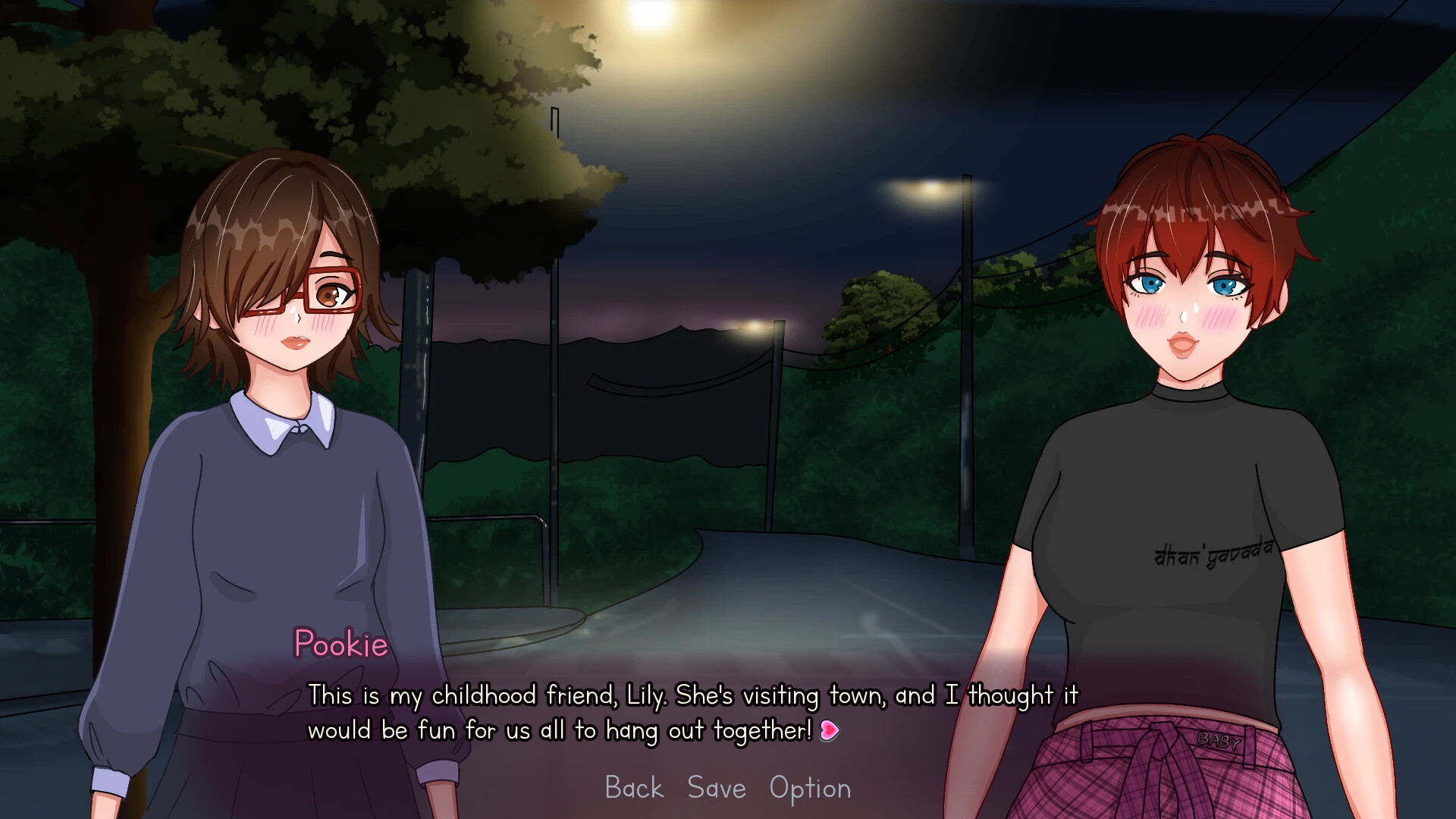This screenshot has width=1456, height=819.
Task: Click the word Lily in the dialogue
Action: (x=644, y=694)
